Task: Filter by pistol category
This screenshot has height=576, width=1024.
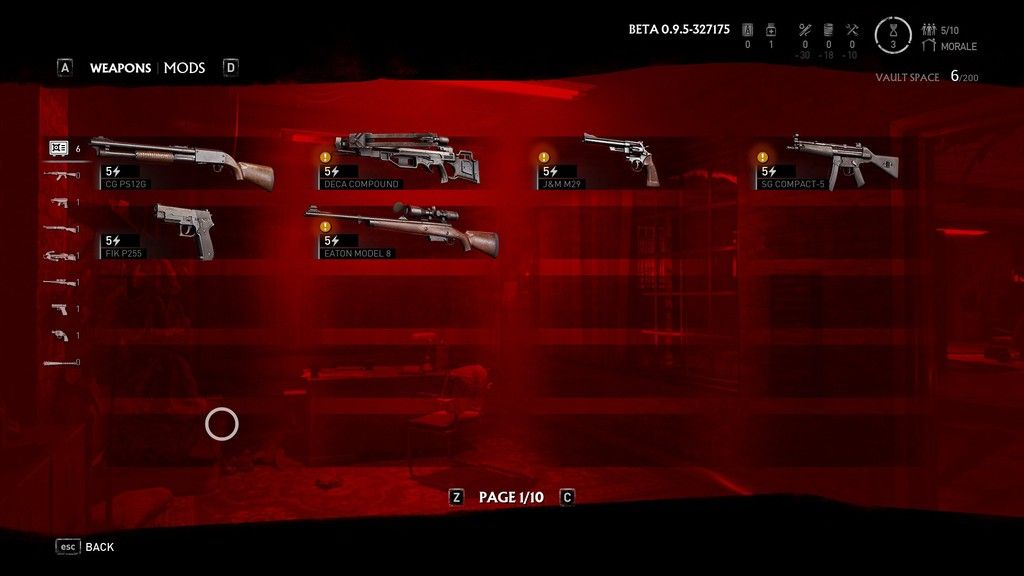Action: tap(60, 309)
